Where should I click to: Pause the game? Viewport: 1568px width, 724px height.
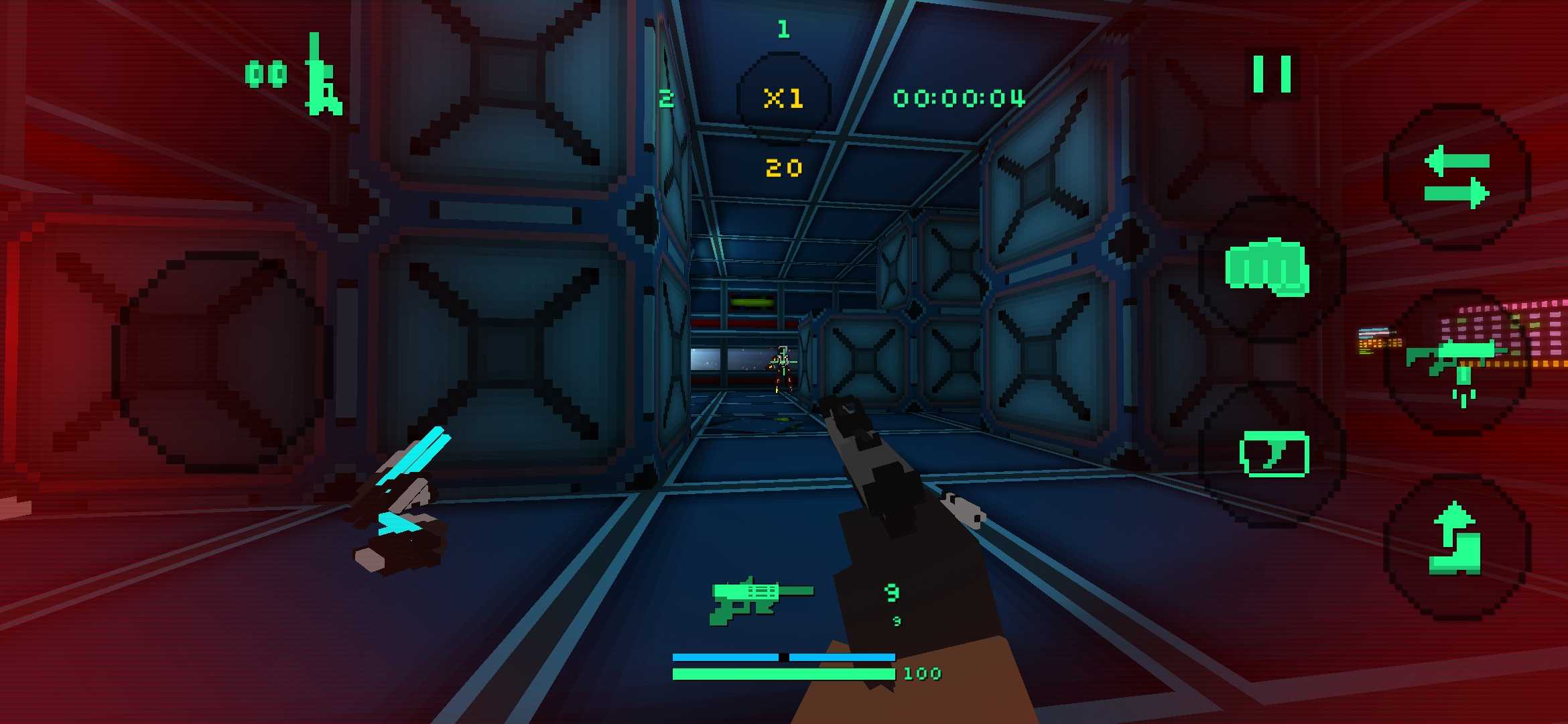(x=1272, y=74)
